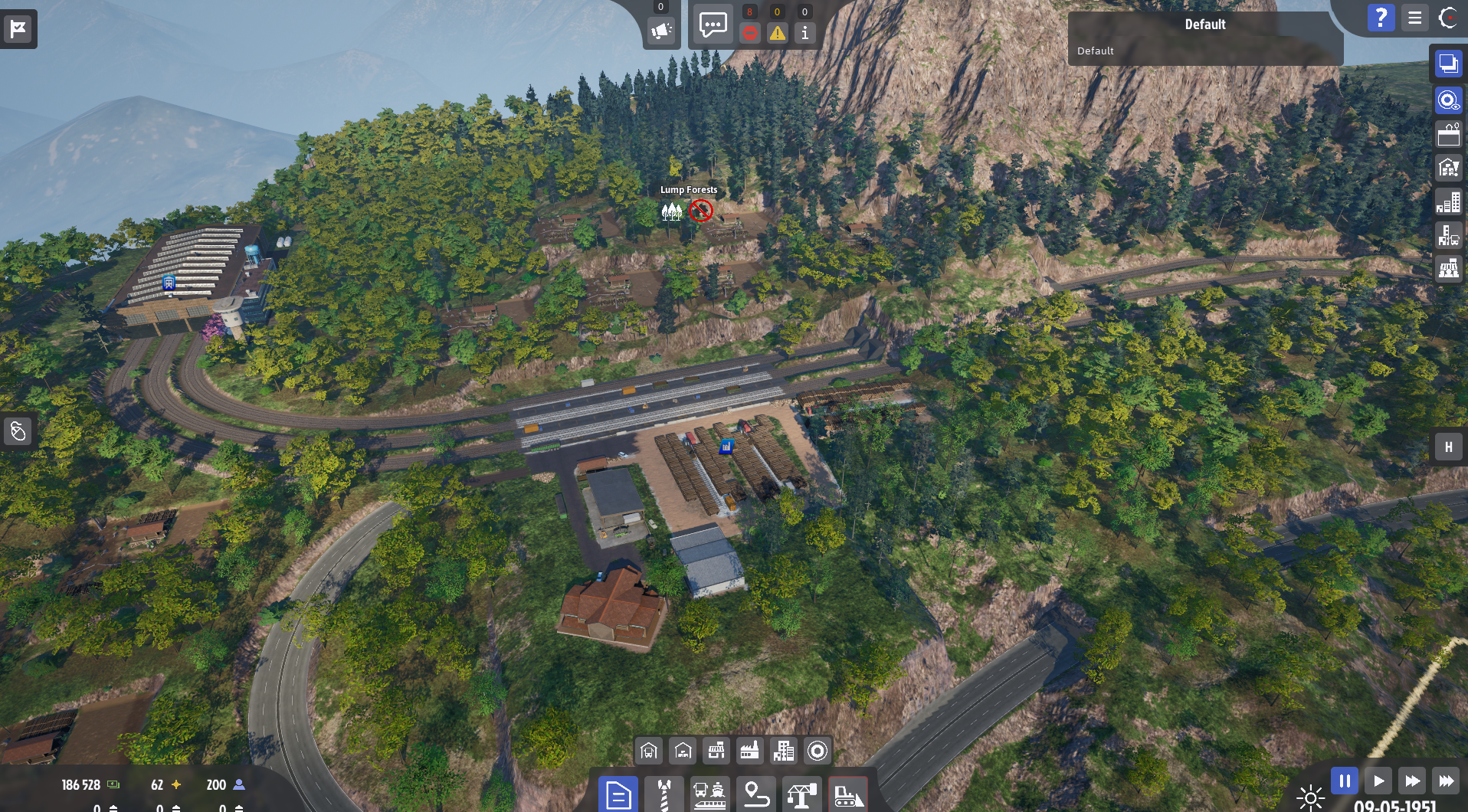Set game speed to normal play

point(1378,781)
